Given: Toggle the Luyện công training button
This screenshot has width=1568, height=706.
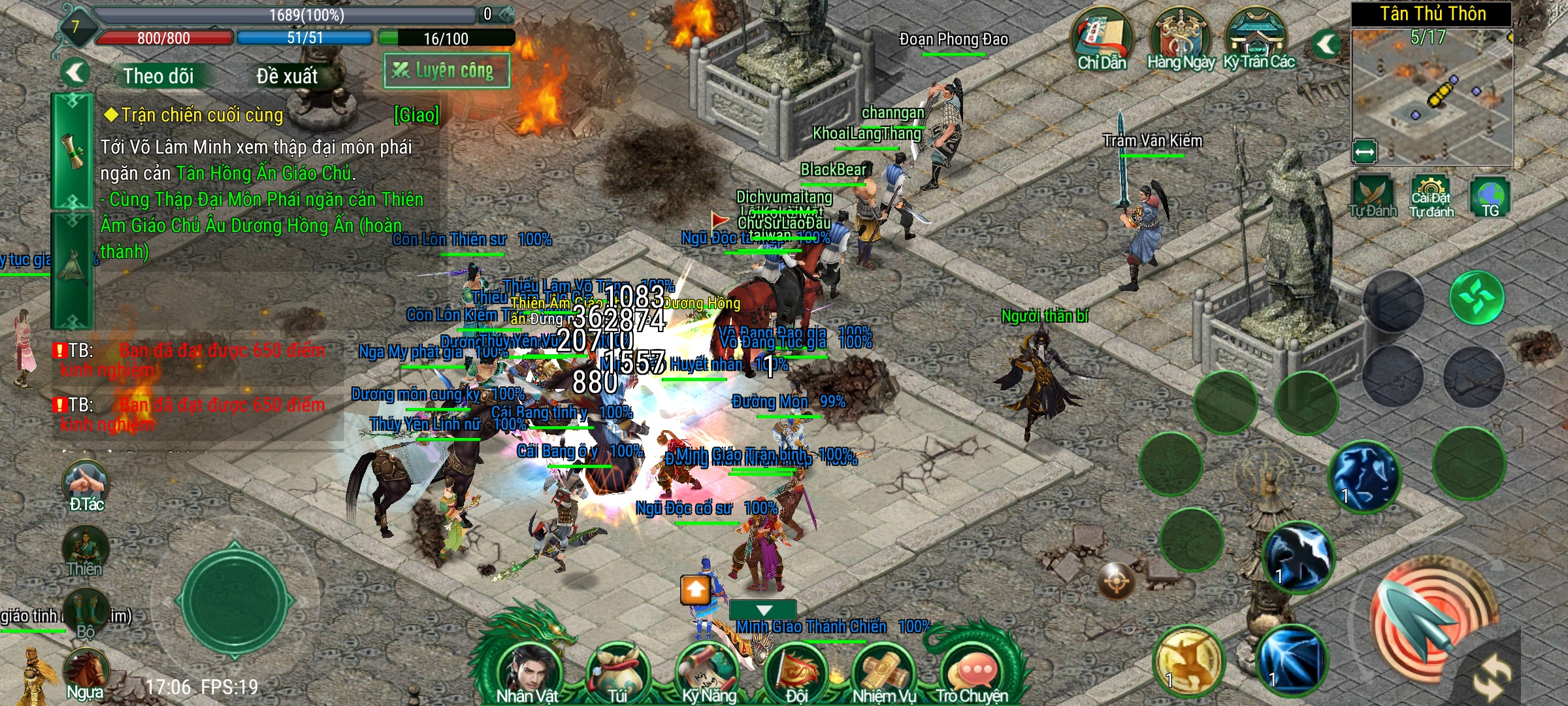Looking at the screenshot, I should (447, 71).
